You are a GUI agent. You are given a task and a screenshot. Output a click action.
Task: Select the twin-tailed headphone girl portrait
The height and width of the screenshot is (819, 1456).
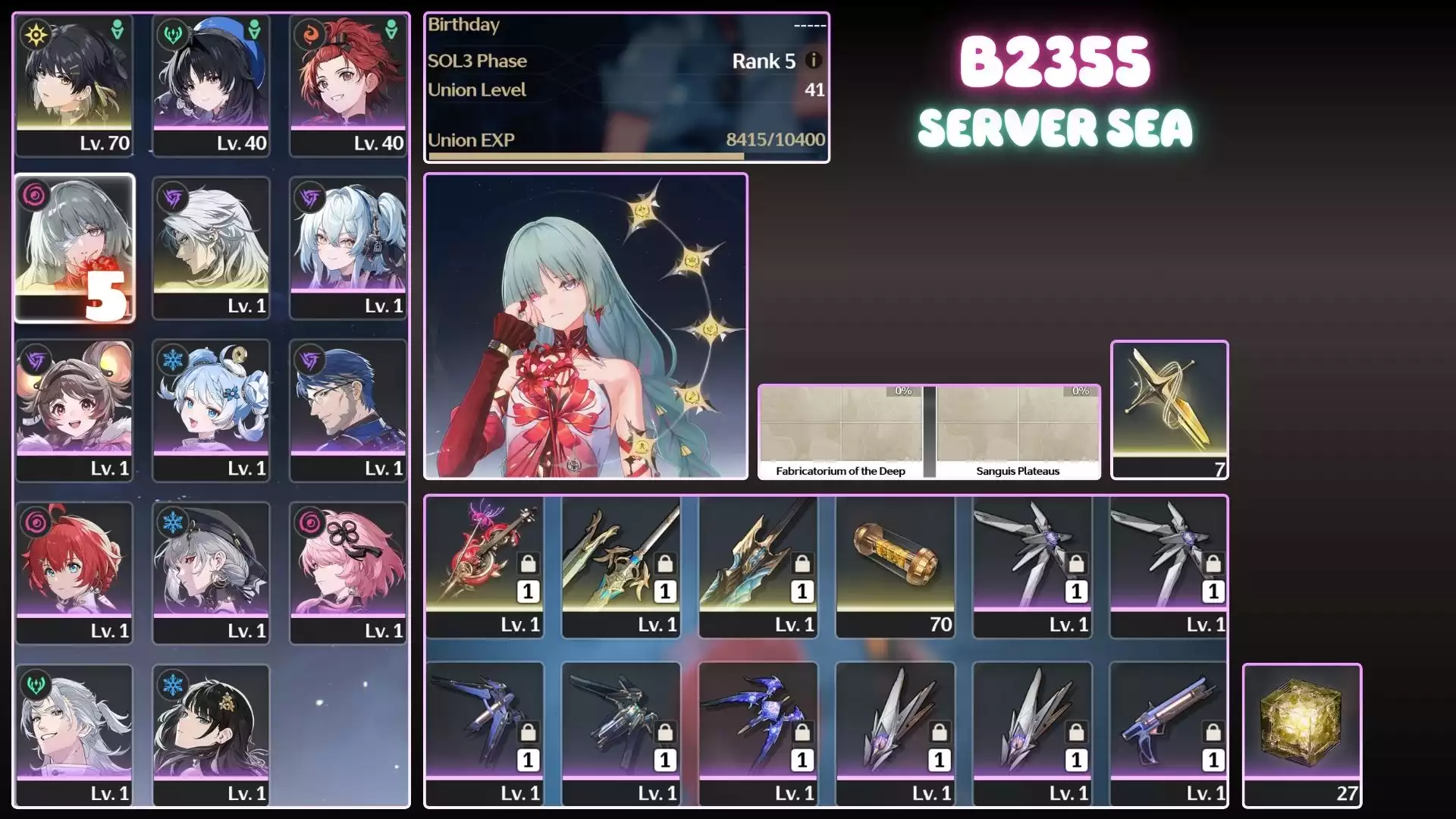348,248
